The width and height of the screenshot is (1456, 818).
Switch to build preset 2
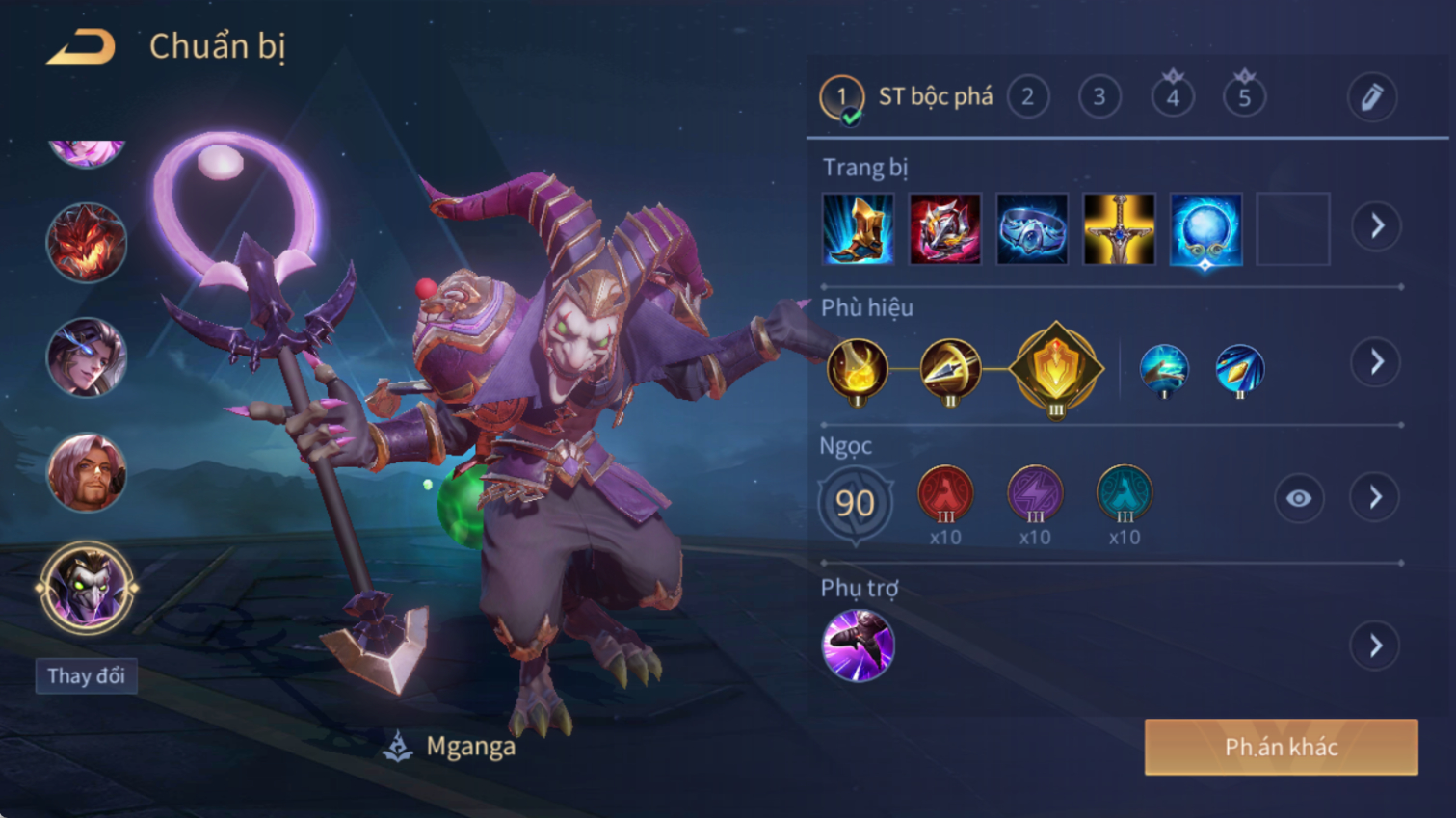click(1027, 97)
